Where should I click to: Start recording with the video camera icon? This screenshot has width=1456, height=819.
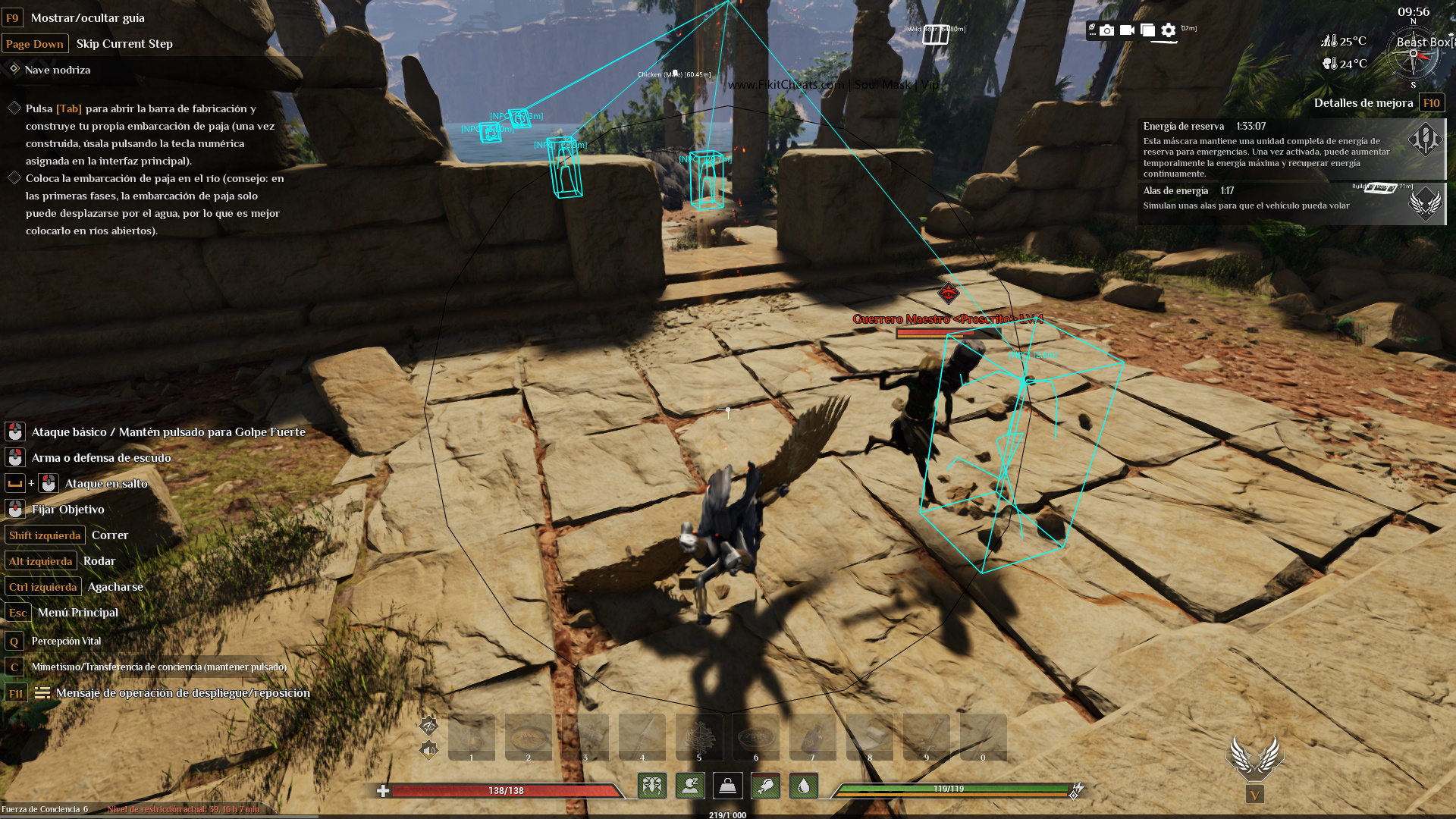(1127, 30)
